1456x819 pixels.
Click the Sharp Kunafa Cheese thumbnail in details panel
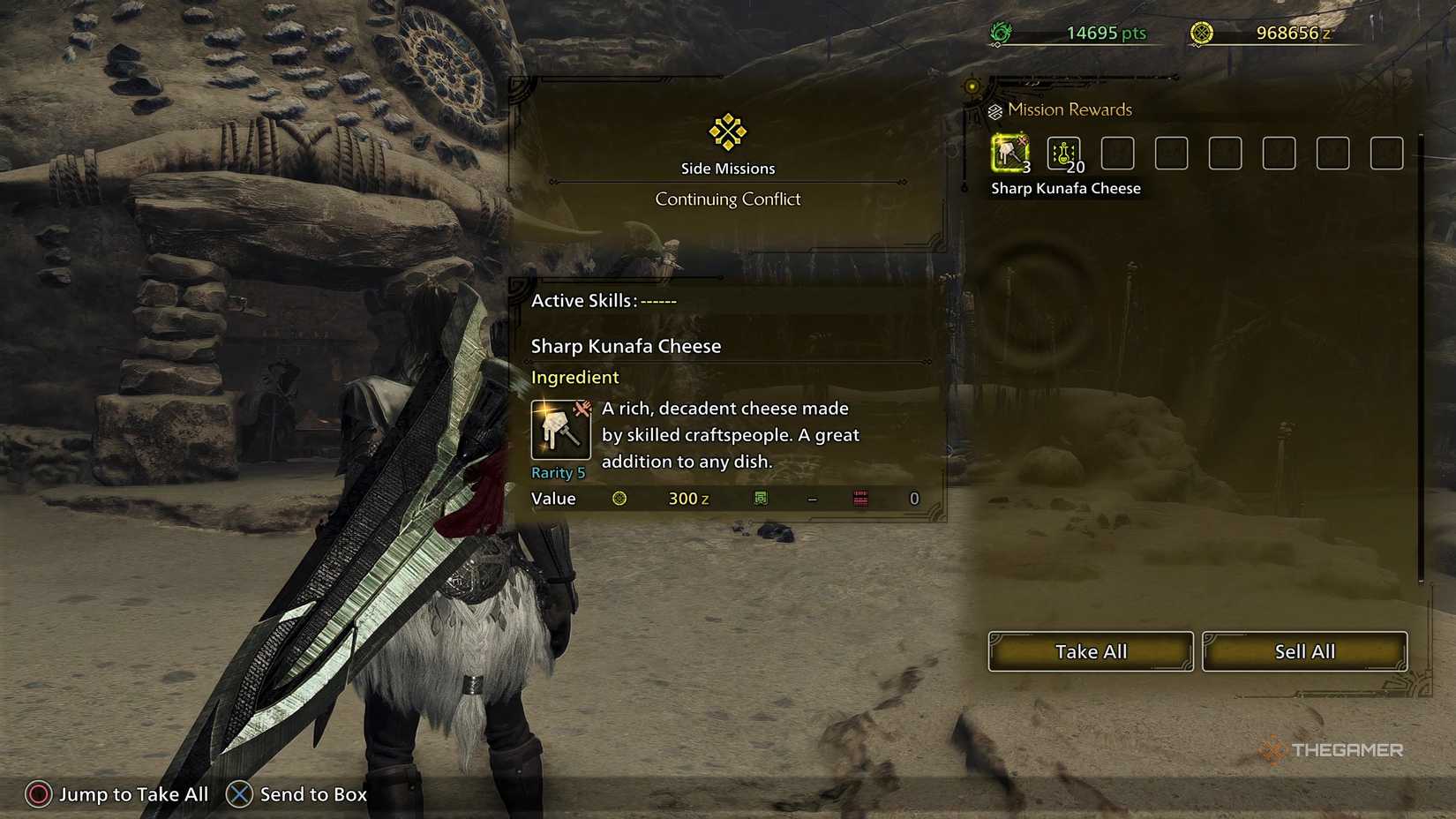coord(559,431)
